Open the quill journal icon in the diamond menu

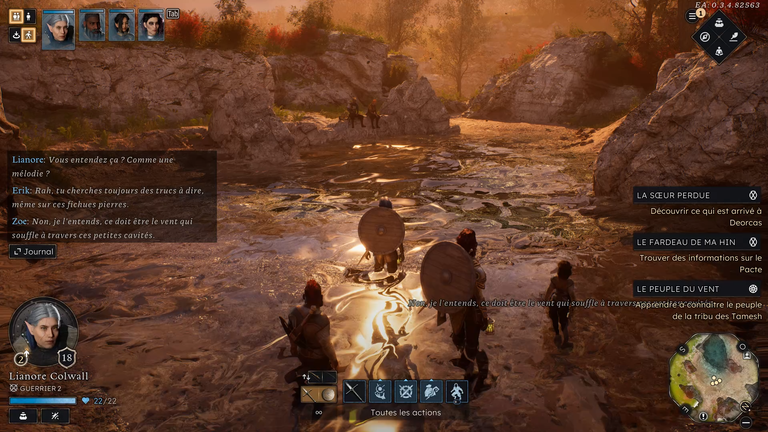733,37
